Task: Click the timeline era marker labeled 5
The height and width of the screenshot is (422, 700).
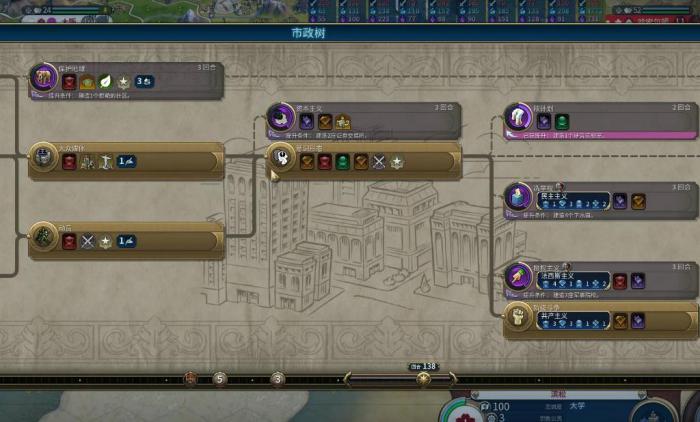Action: pos(219,379)
